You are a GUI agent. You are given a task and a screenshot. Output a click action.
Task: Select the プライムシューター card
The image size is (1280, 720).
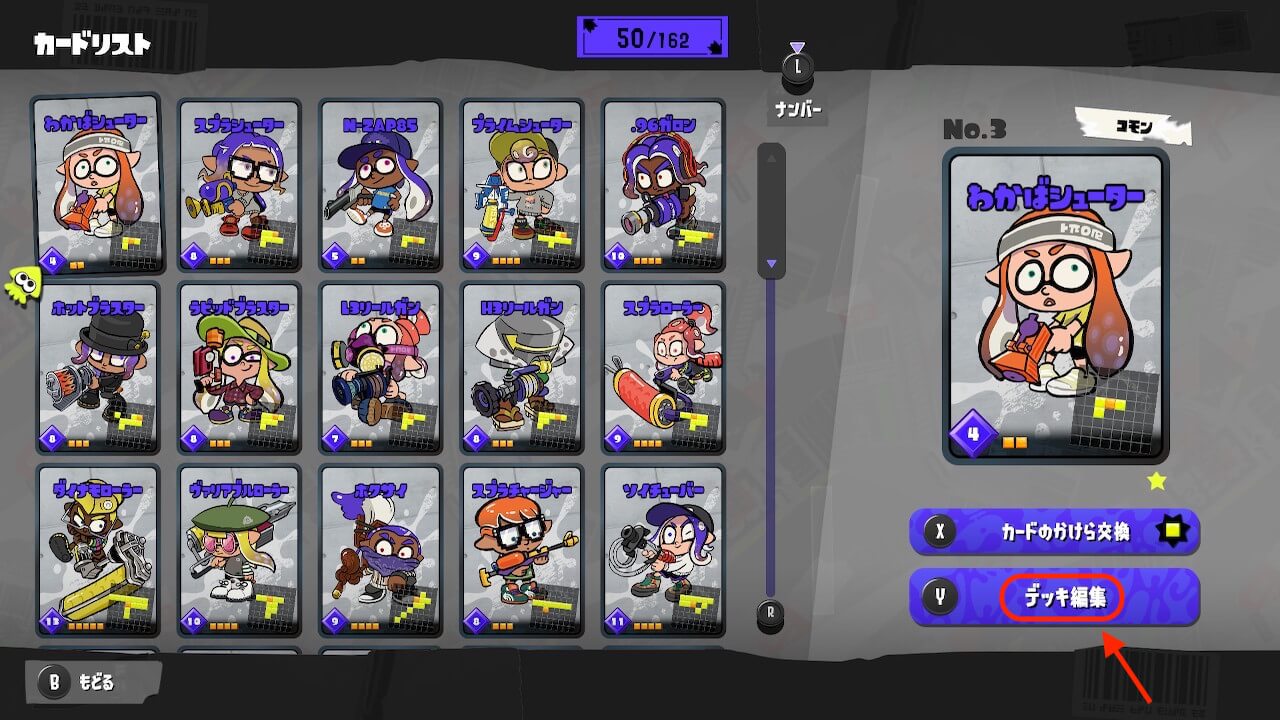(521, 185)
